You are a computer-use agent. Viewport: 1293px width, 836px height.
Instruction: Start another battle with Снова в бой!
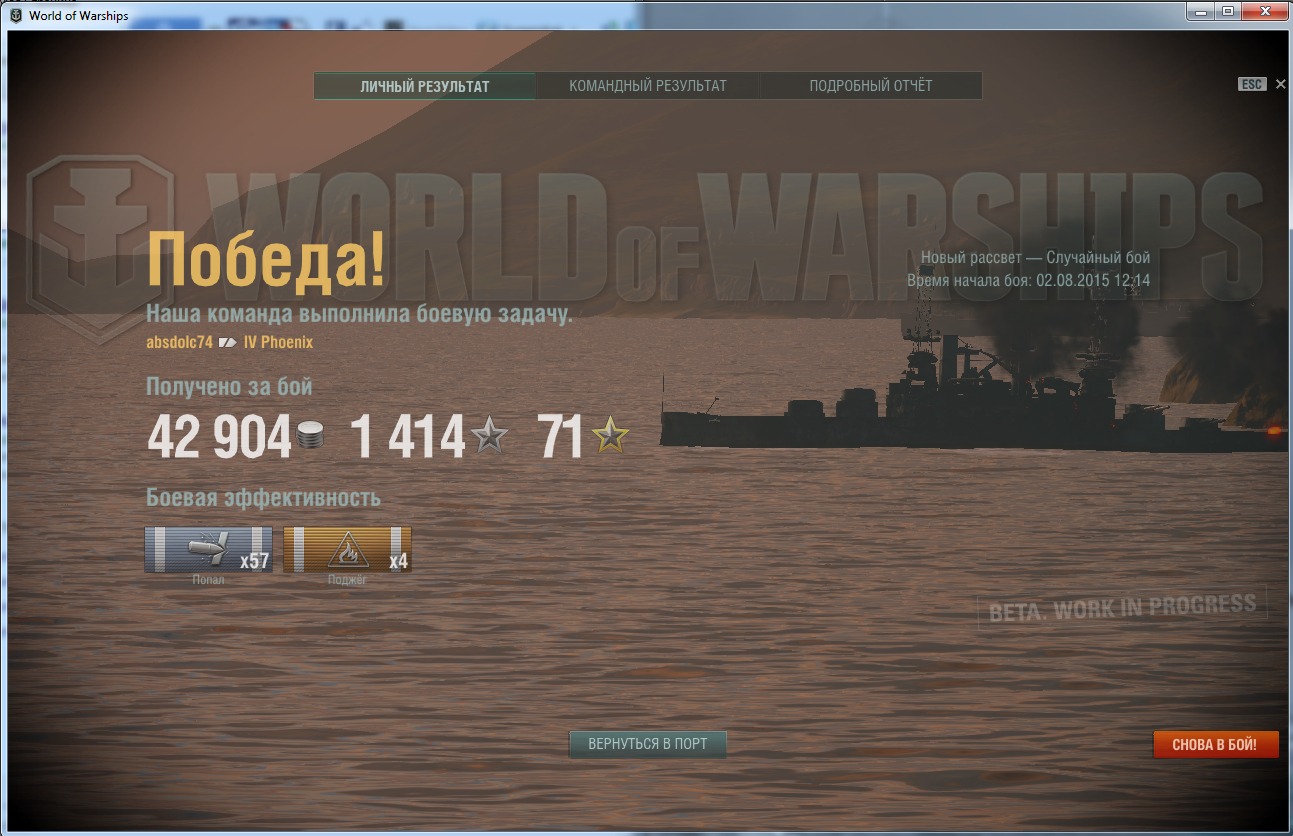1215,744
